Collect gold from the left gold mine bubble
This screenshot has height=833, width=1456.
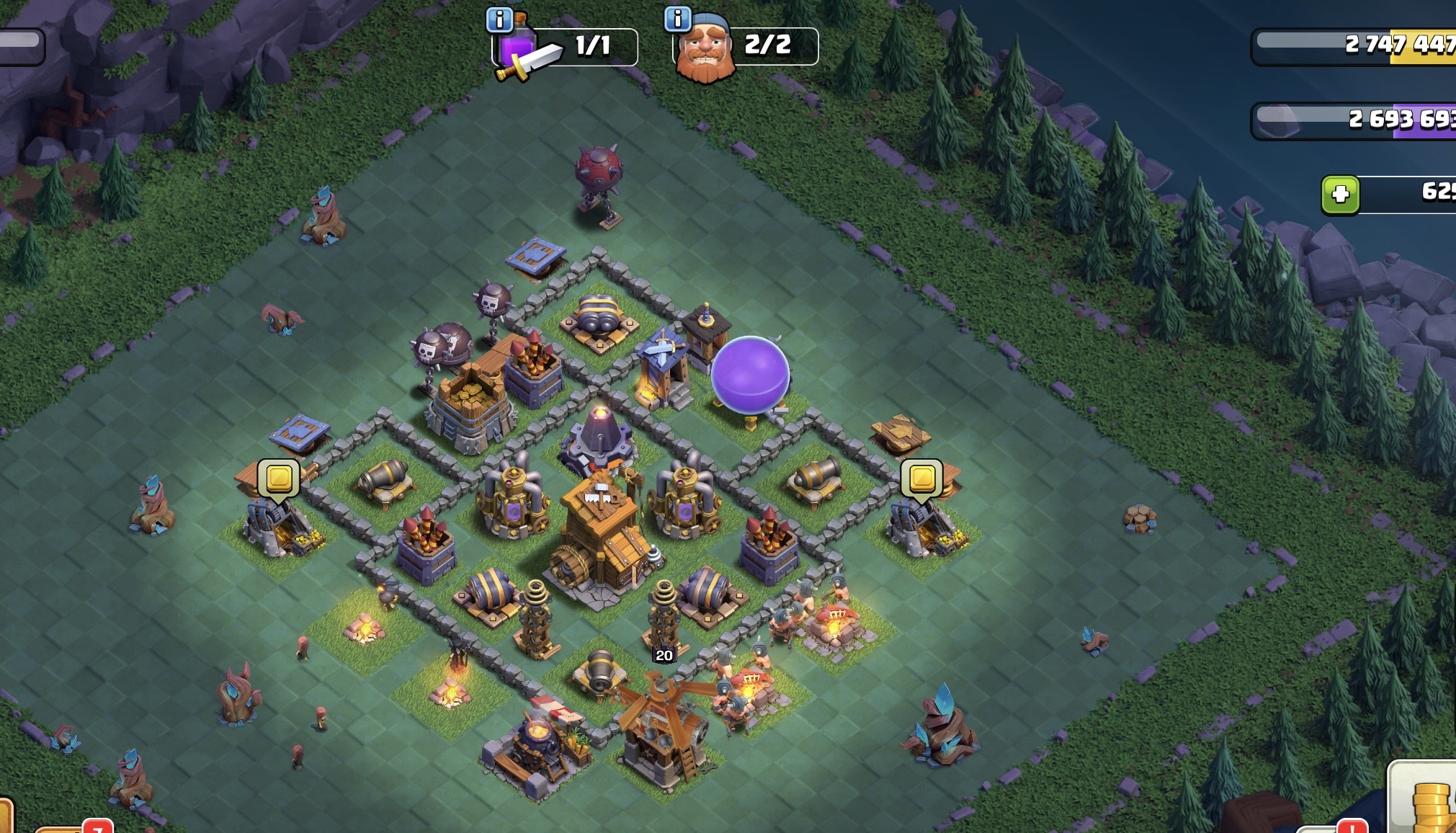[x=279, y=478]
